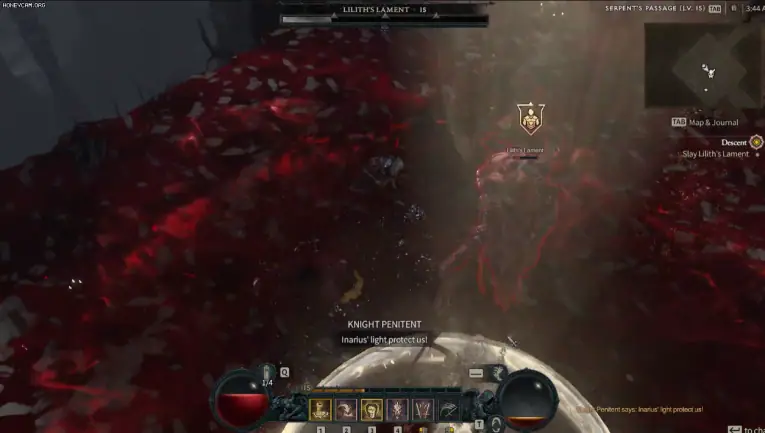Viewport: 765px width, 433px height.
Task: Select the Descent quest tracker entry
Action: coord(733,142)
